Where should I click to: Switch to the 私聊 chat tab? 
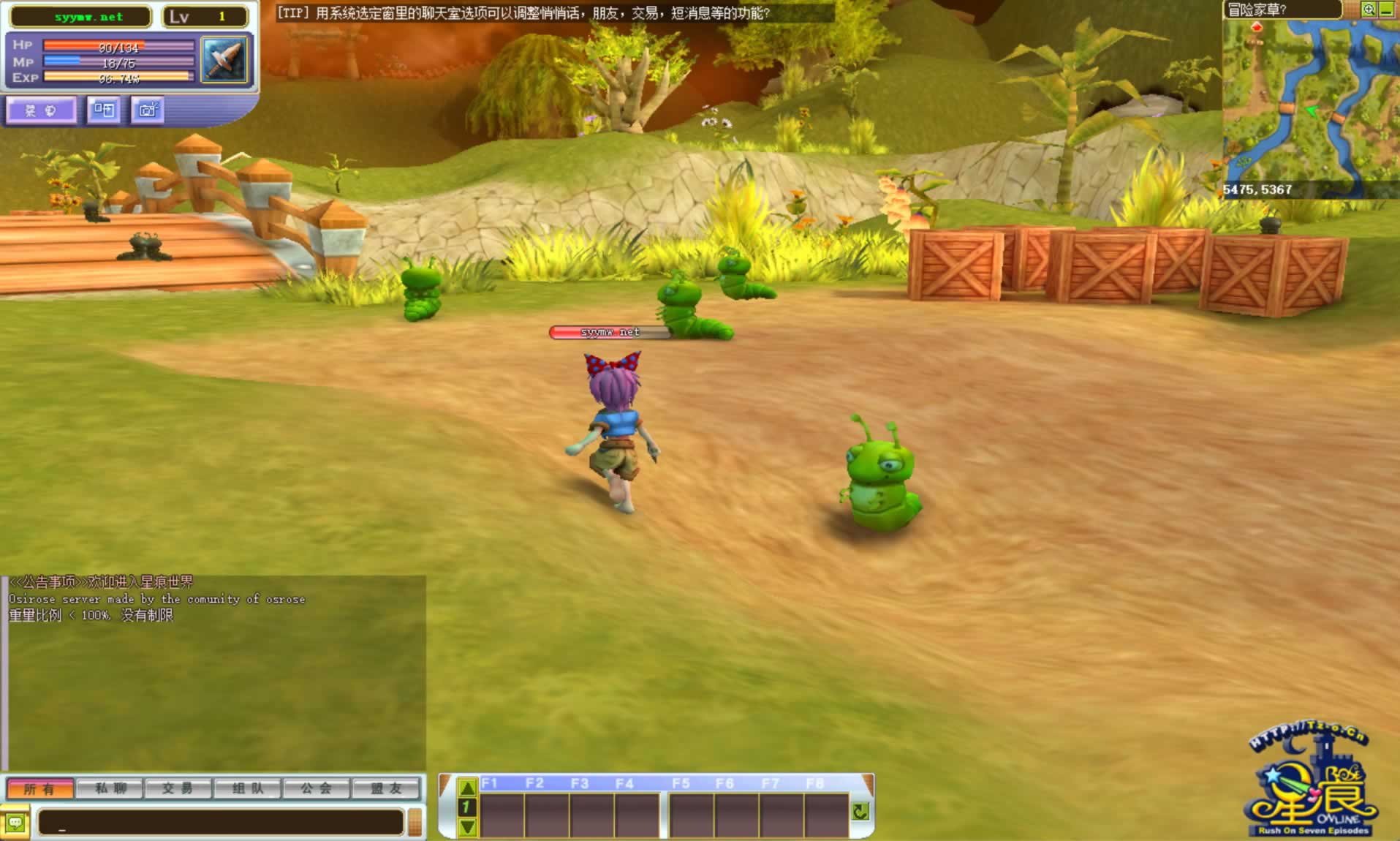[110, 789]
